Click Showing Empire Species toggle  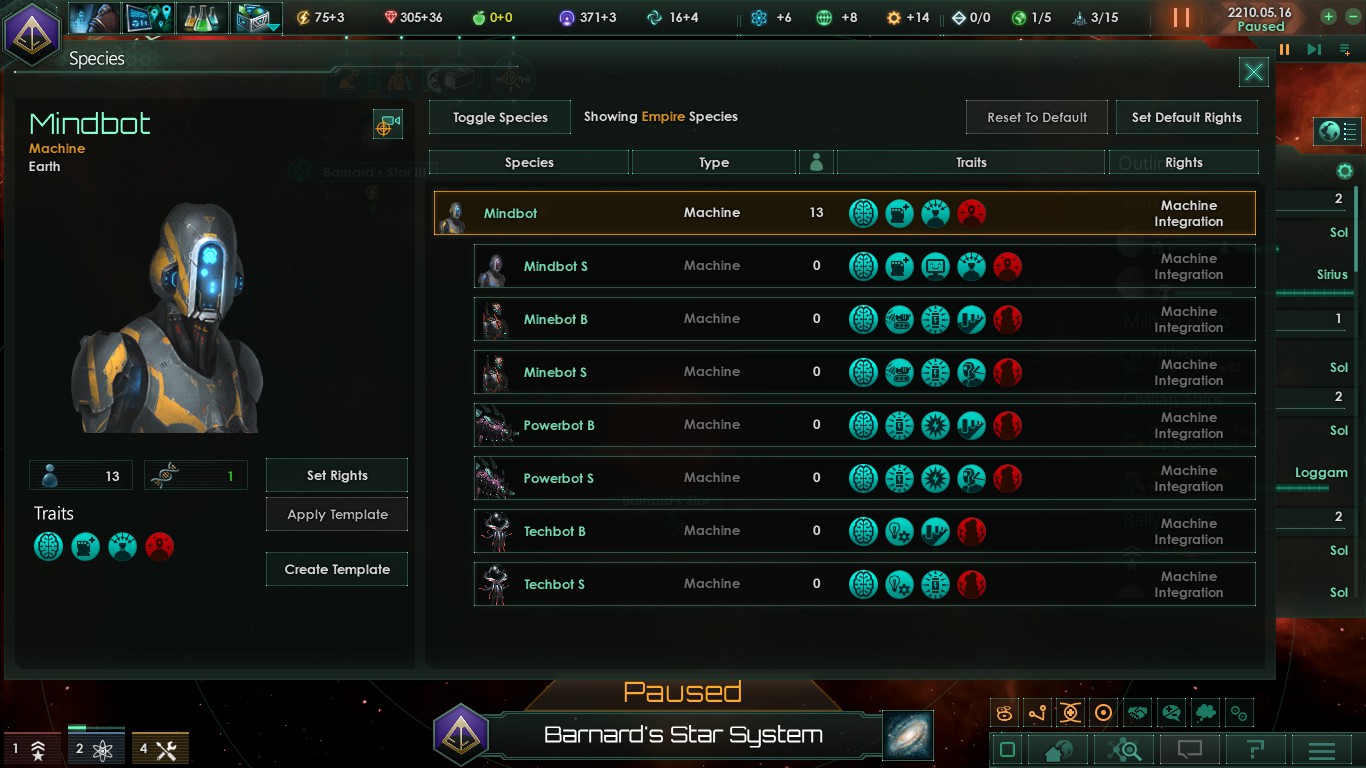[x=660, y=116]
